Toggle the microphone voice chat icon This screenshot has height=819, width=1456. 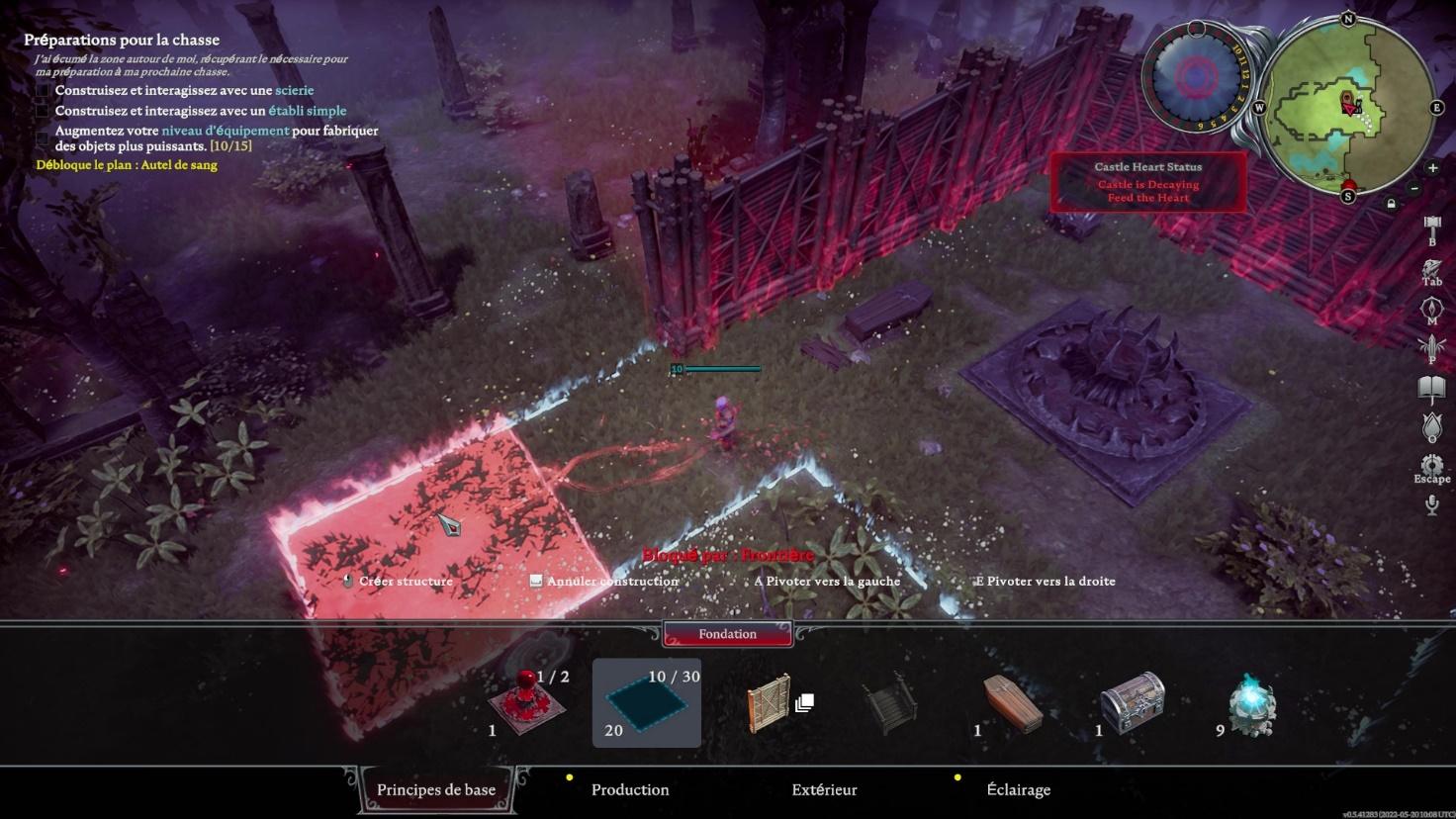(1431, 505)
